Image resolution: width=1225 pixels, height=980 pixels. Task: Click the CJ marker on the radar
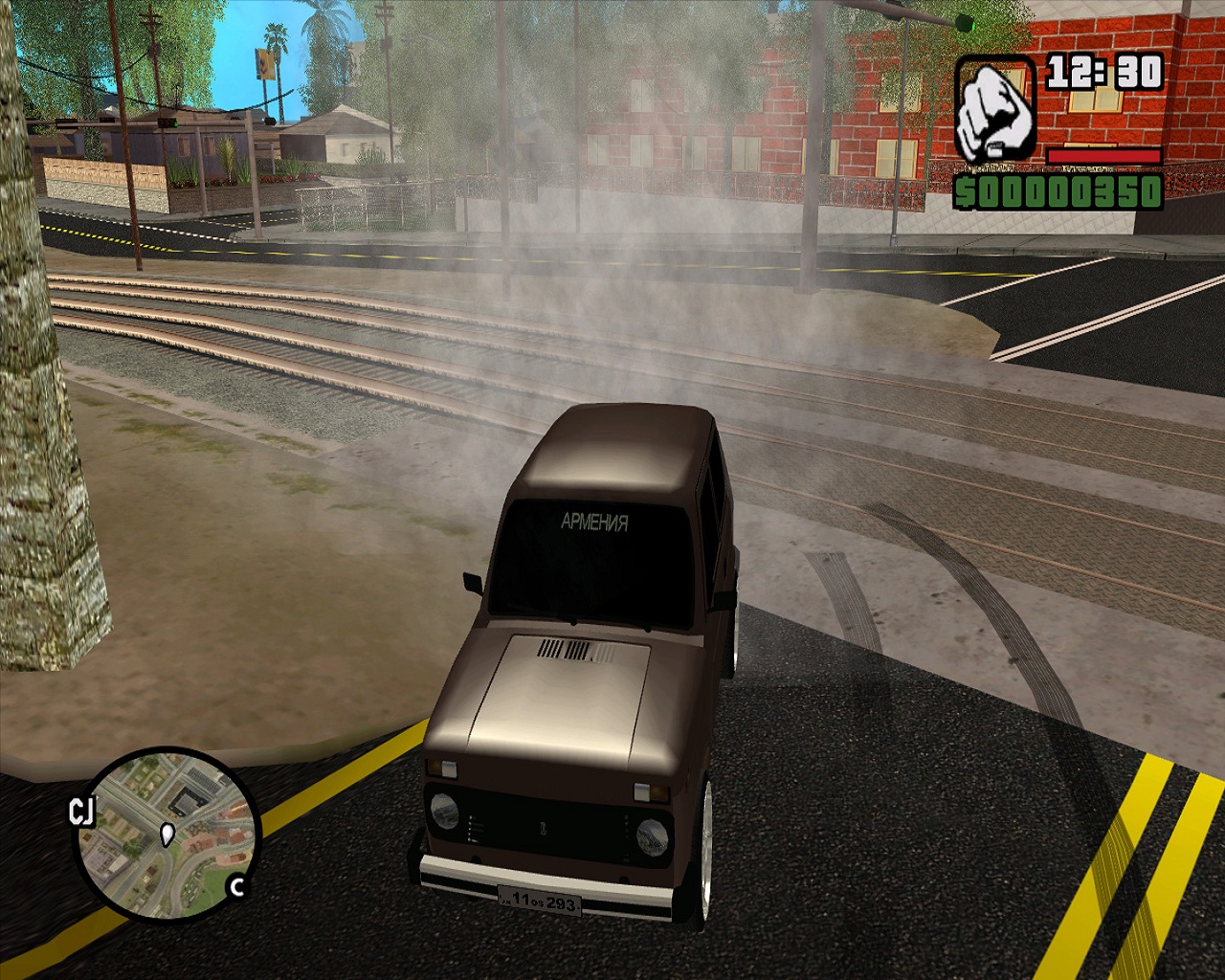[82, 813]
